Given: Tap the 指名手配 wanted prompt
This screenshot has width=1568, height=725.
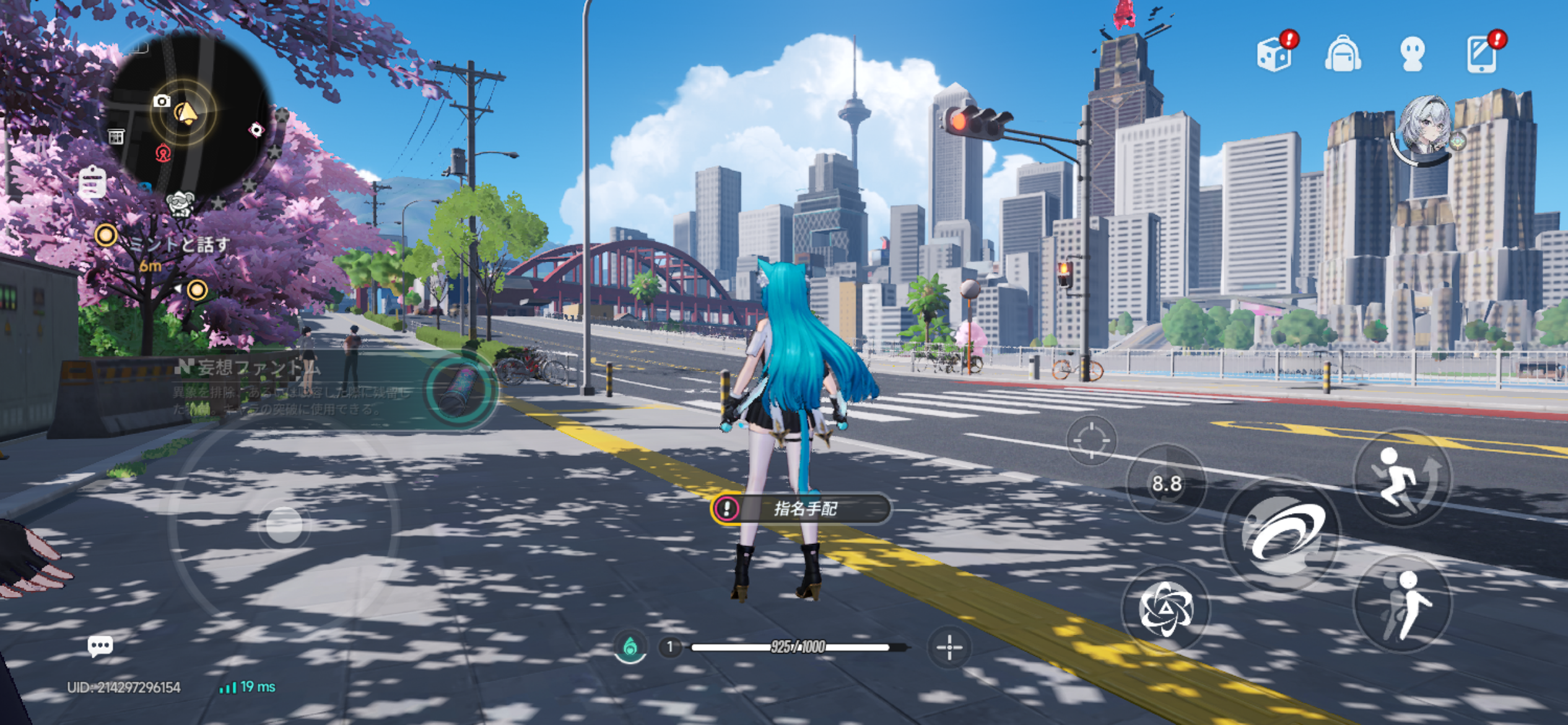Looking at the screenshot, I should click(x=801, y=509).
